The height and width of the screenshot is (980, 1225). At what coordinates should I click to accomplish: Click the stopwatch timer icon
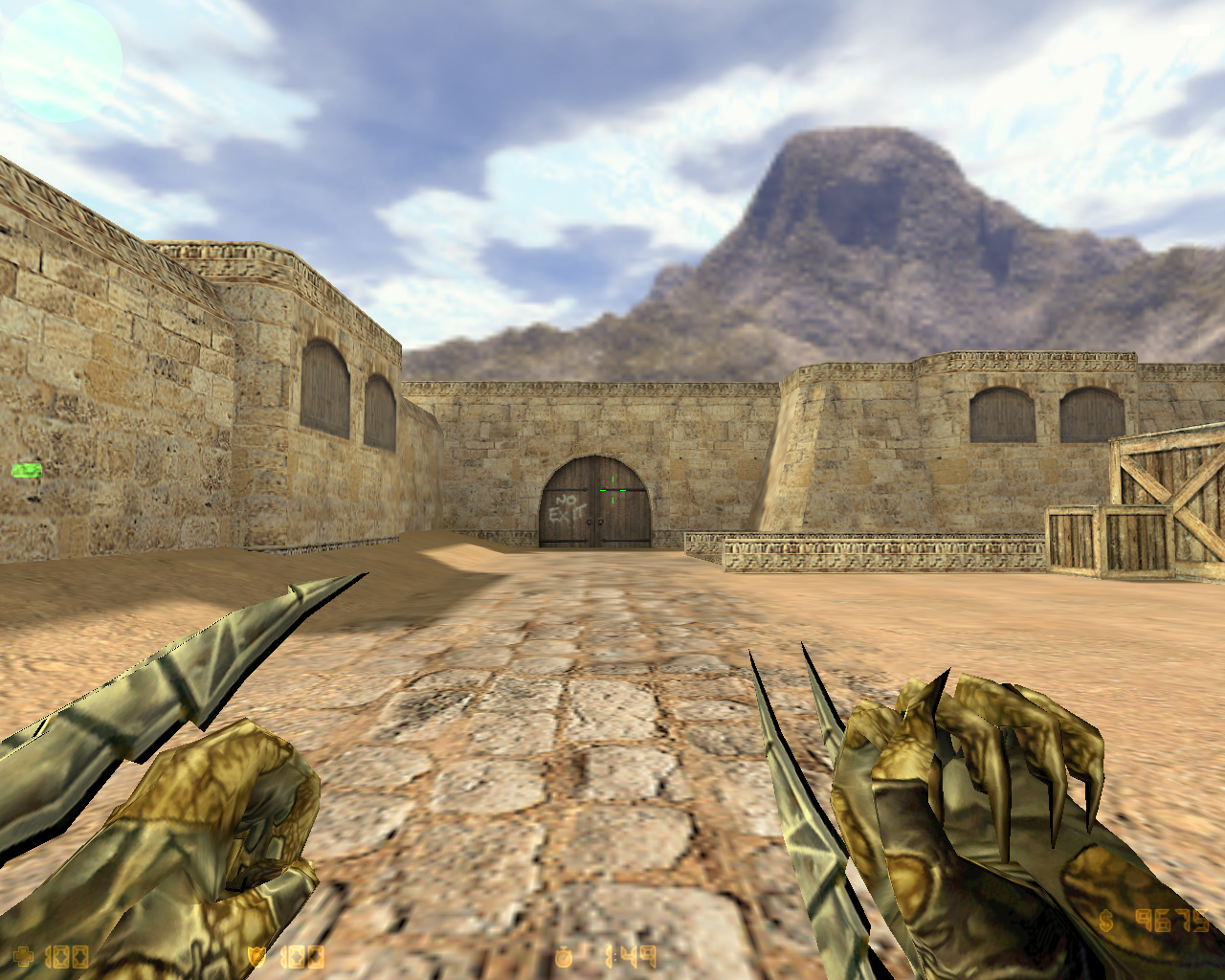point(563,955)
